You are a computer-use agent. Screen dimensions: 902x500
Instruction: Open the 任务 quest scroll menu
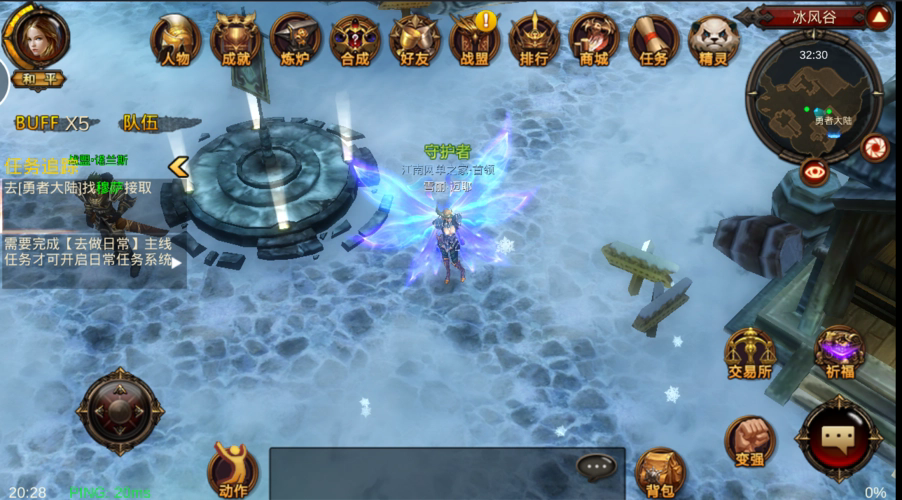(x=653, y=38)
